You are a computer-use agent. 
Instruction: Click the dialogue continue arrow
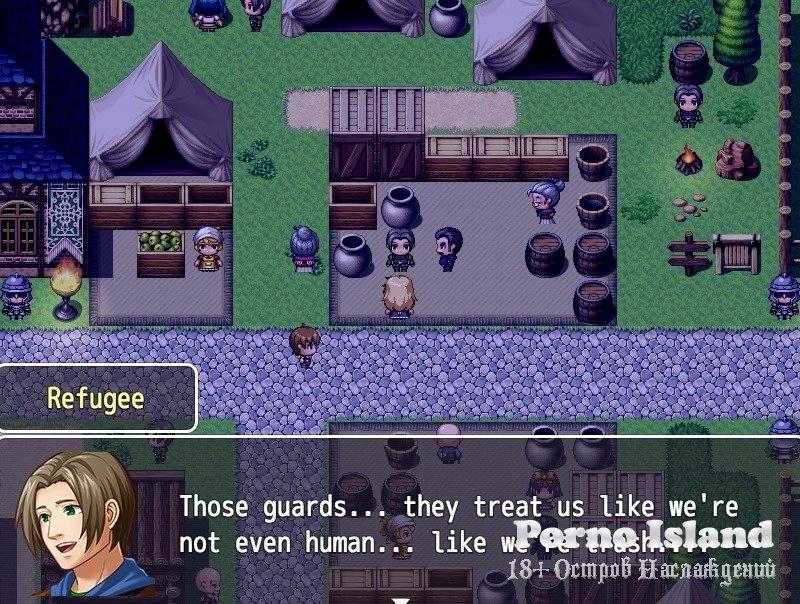pos(400,599)
